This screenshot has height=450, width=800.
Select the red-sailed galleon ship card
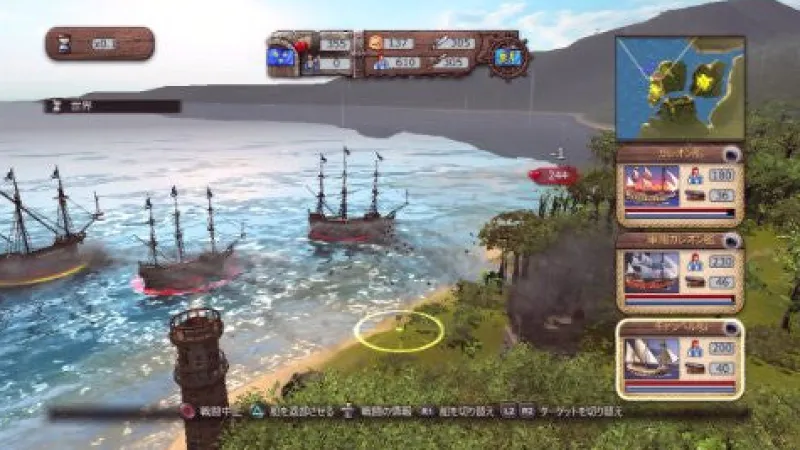pyautogui.click(x=680, y=186)
